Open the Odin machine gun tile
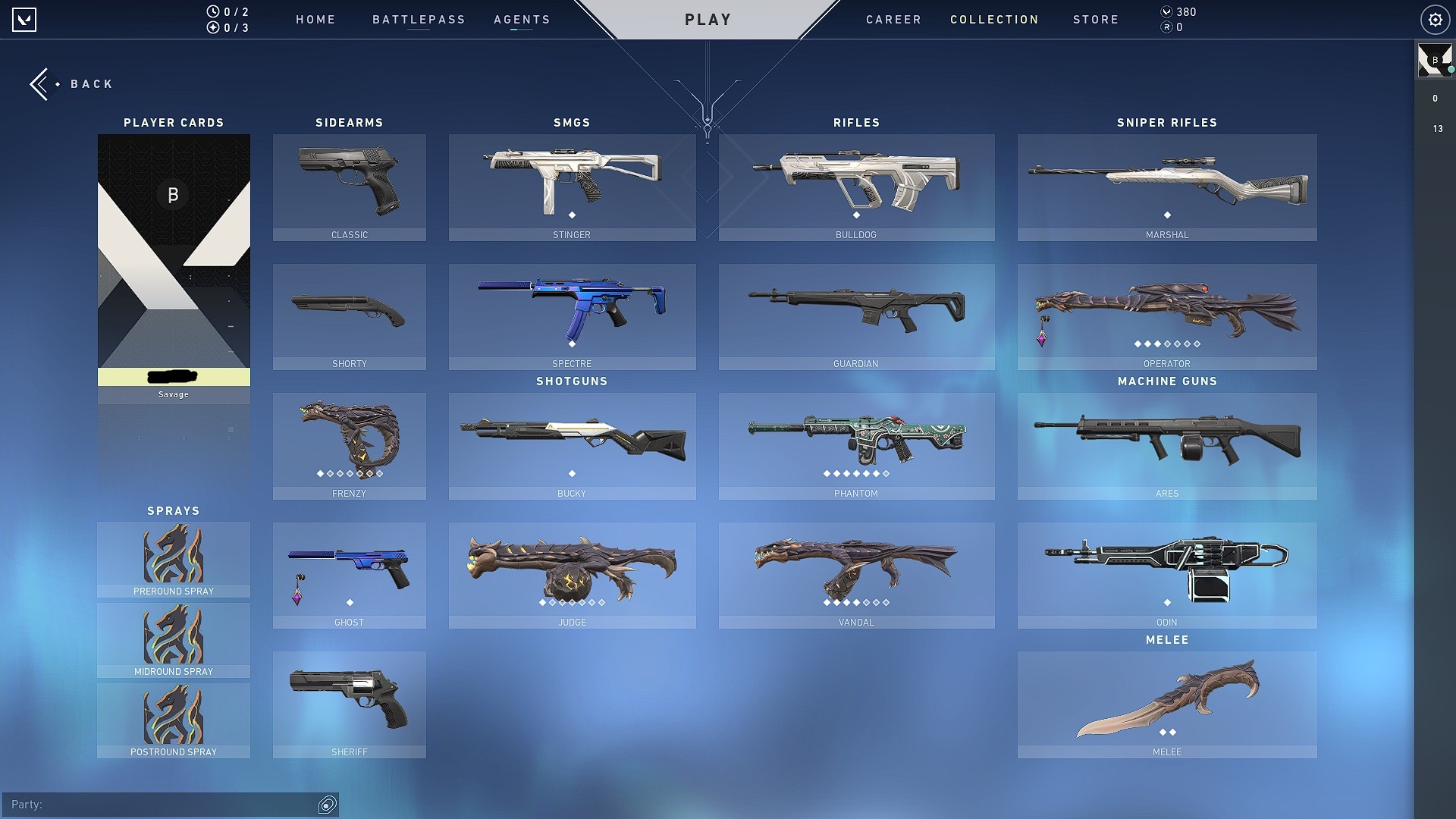 [1166, 575]
